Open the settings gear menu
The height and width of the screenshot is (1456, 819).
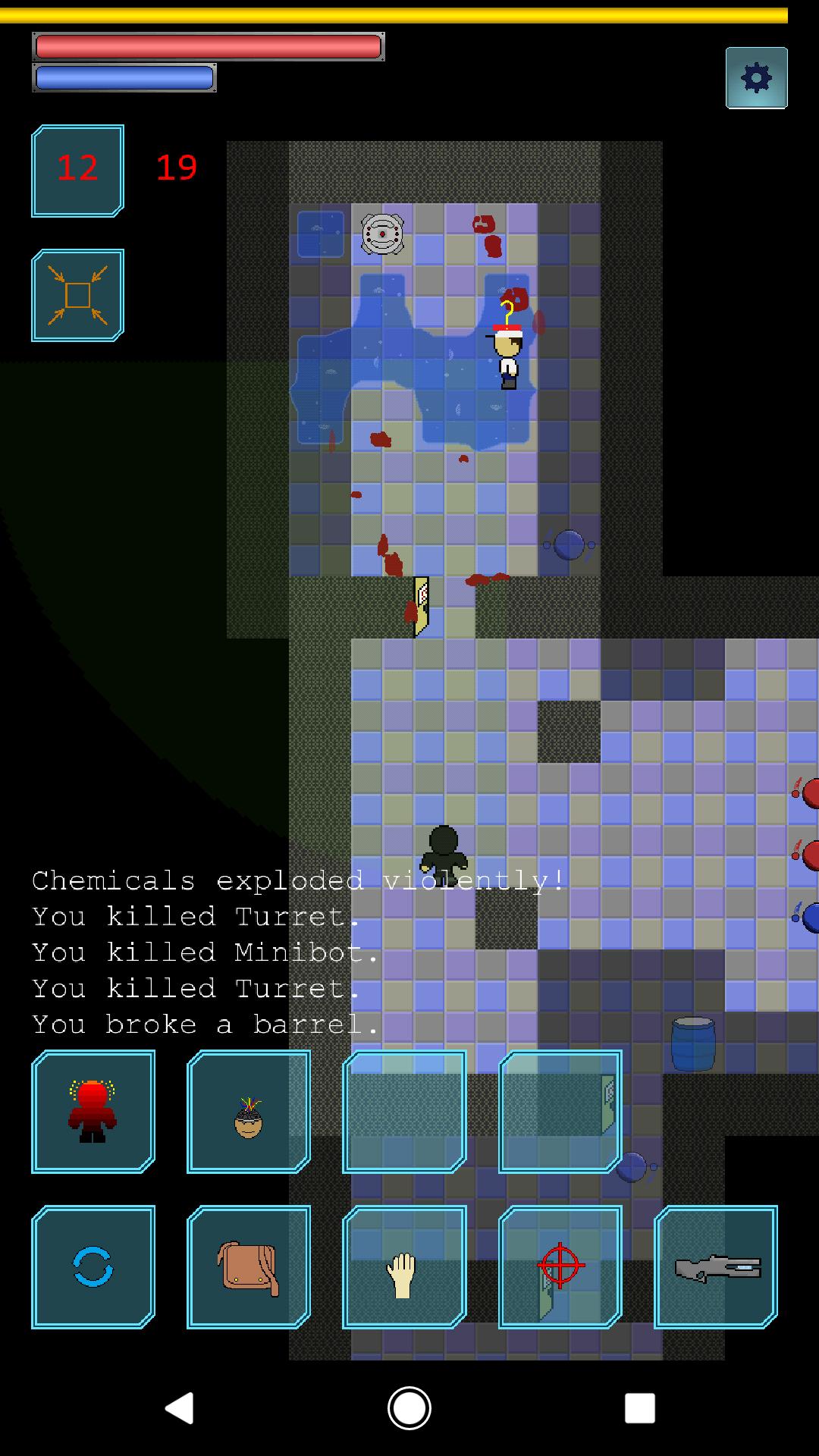point(756,78)
